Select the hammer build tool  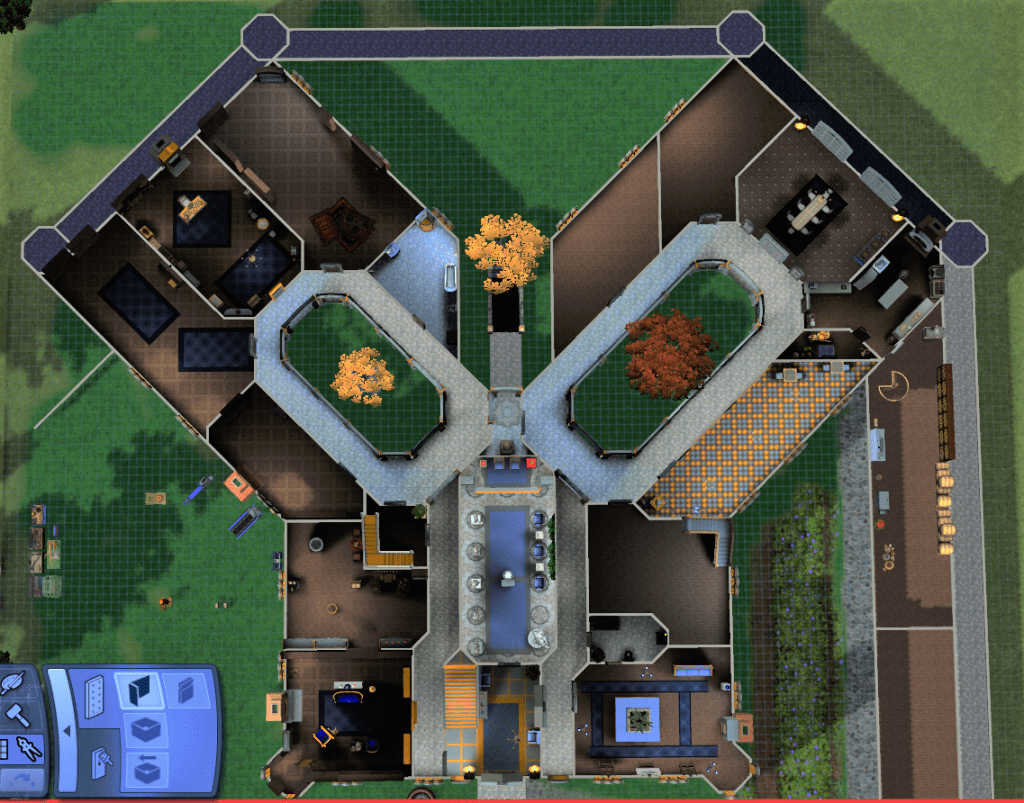click(19, 716)
